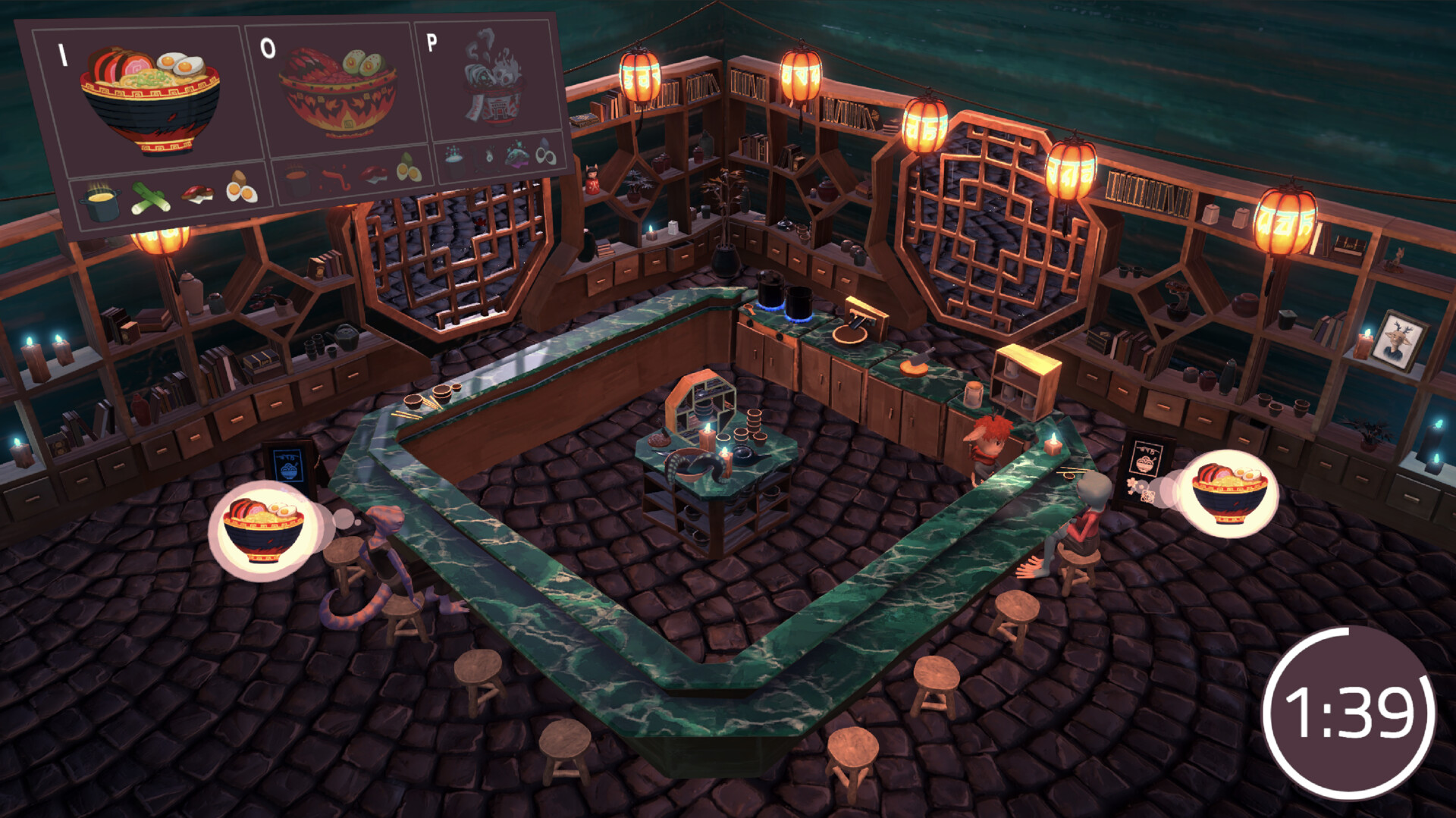Image resolution: width=1456 pixels, height=818 pixels.
Task: Click the boiled eggs ingredient under classic ramen
Action: coord(241,190)
